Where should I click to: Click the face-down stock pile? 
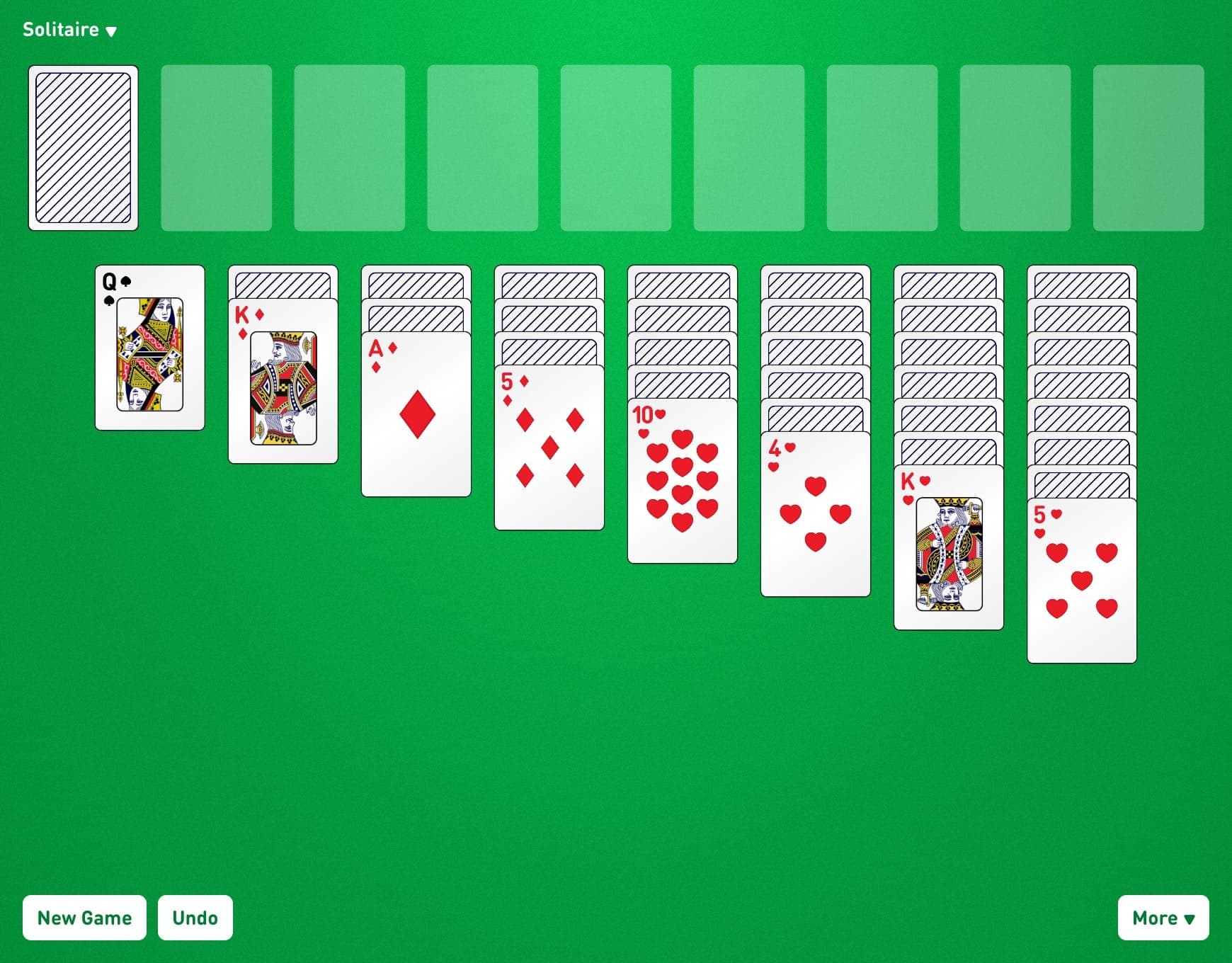click(83, 147)
